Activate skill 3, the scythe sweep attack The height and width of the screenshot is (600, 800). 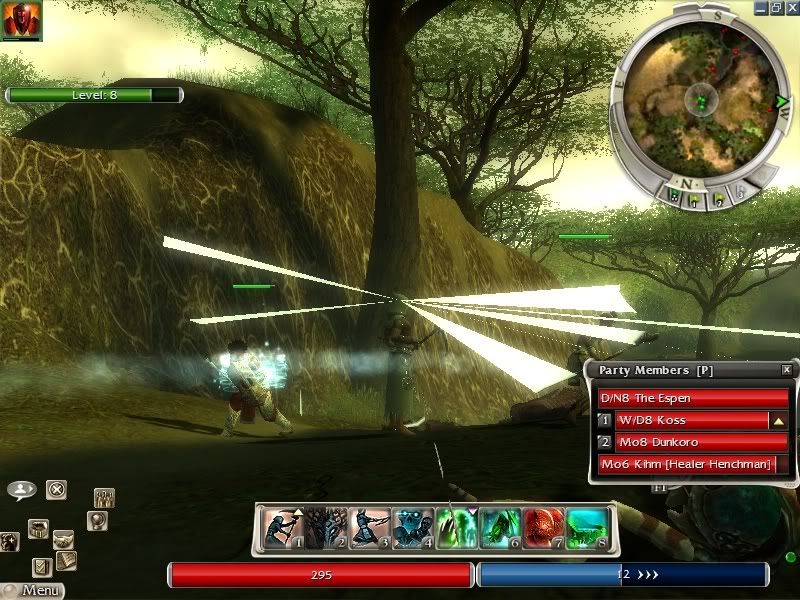[x=369, y=528]
